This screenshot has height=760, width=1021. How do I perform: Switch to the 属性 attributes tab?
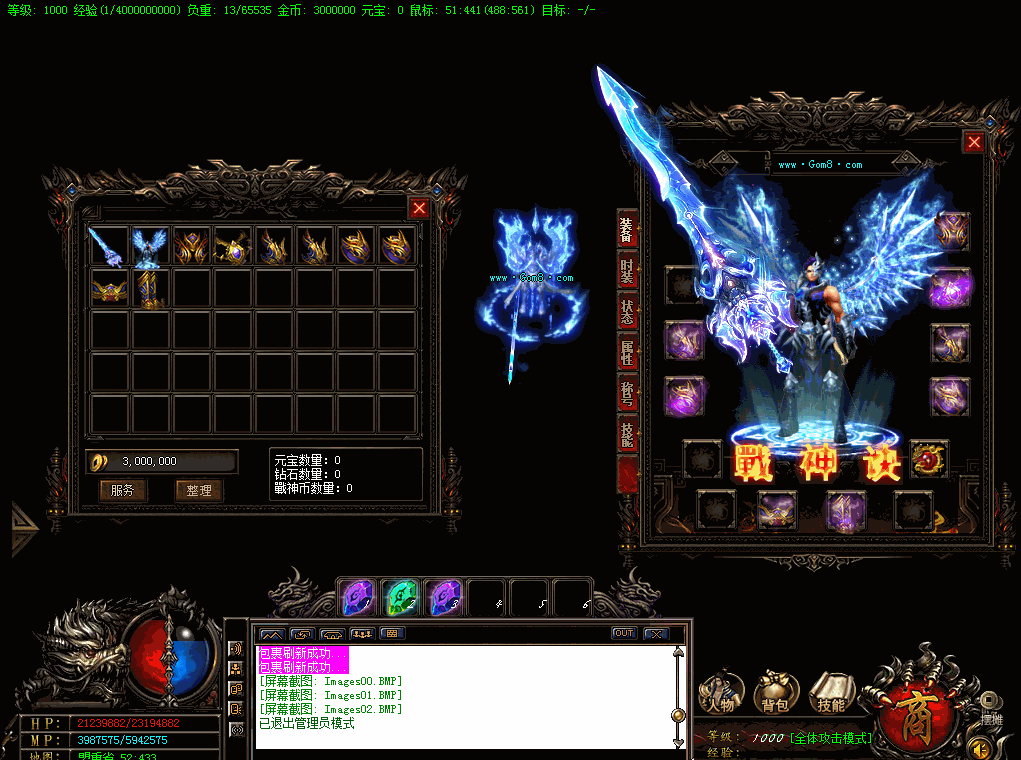tap(627, 352)
